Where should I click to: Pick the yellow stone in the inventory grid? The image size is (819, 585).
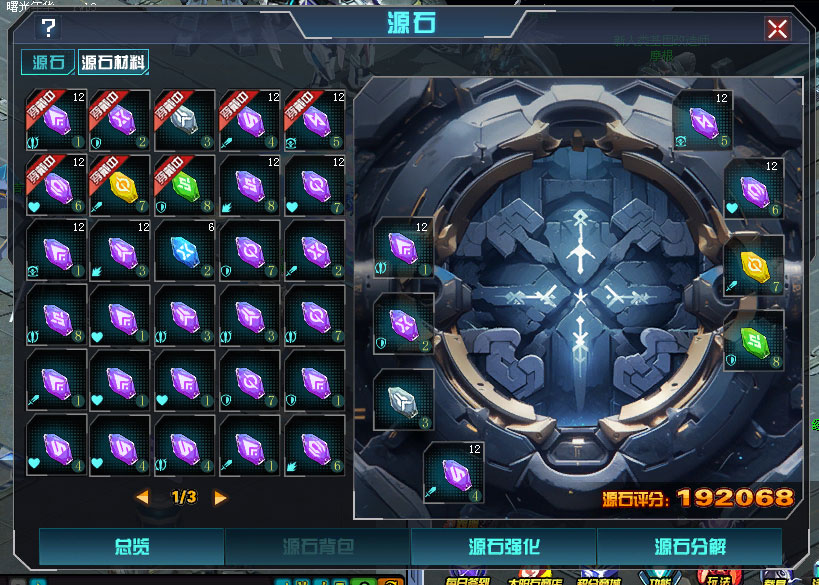[120, 185]
